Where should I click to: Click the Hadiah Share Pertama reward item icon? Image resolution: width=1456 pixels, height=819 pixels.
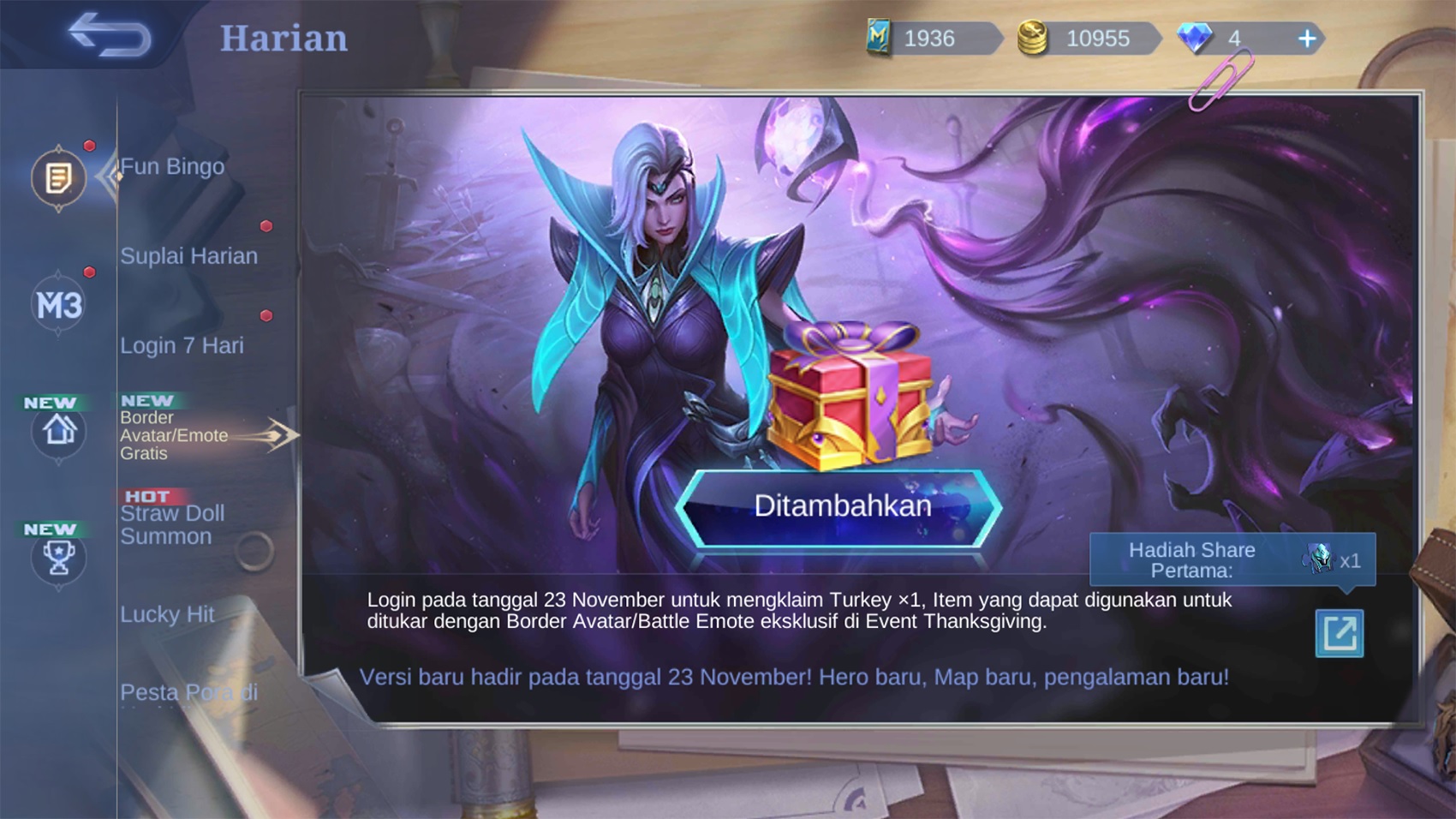pos(1316,559)
